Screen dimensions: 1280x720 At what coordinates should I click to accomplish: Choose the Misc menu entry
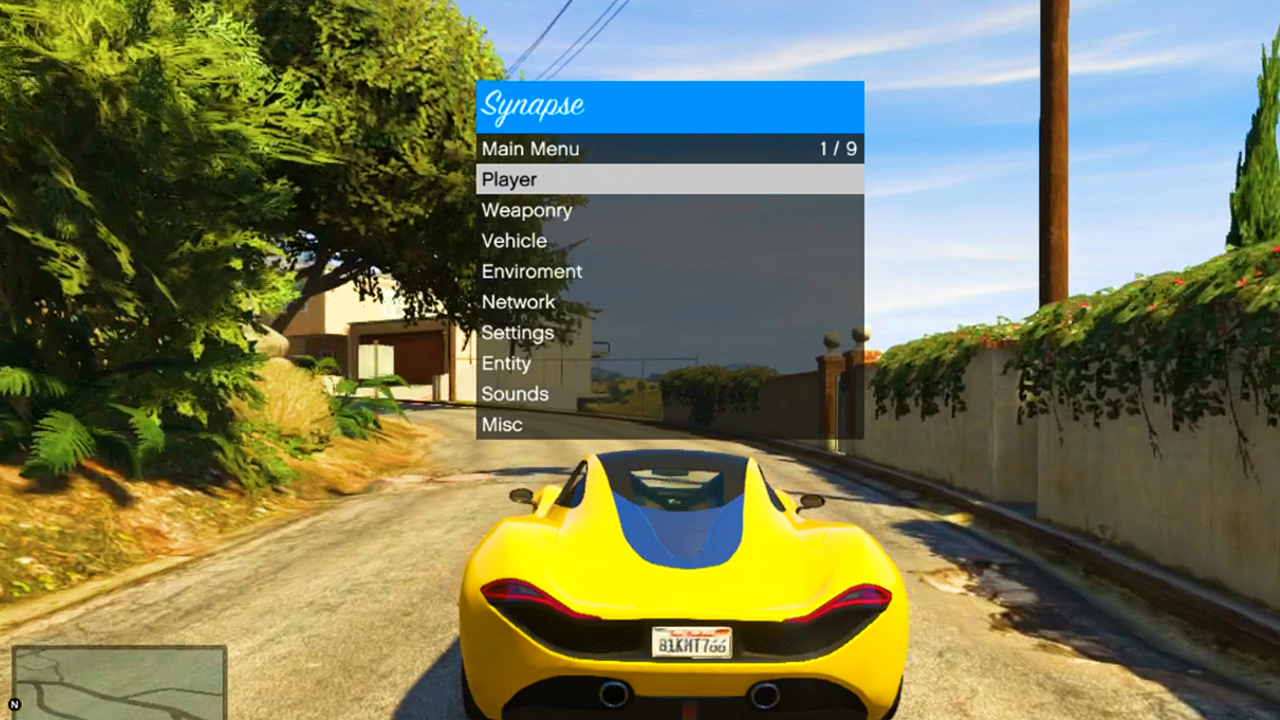coord(669,424)
